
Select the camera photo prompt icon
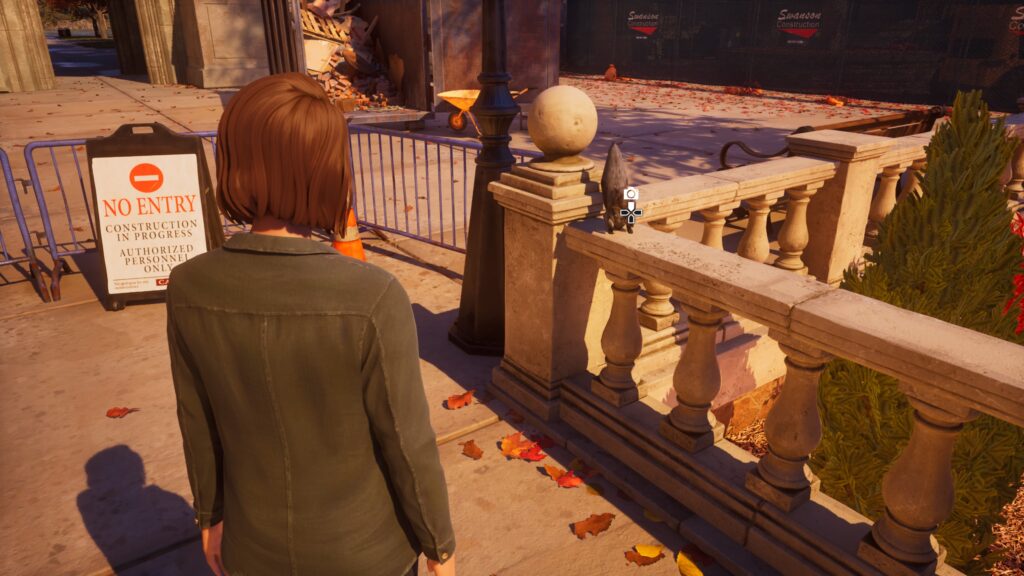[630, 194]
